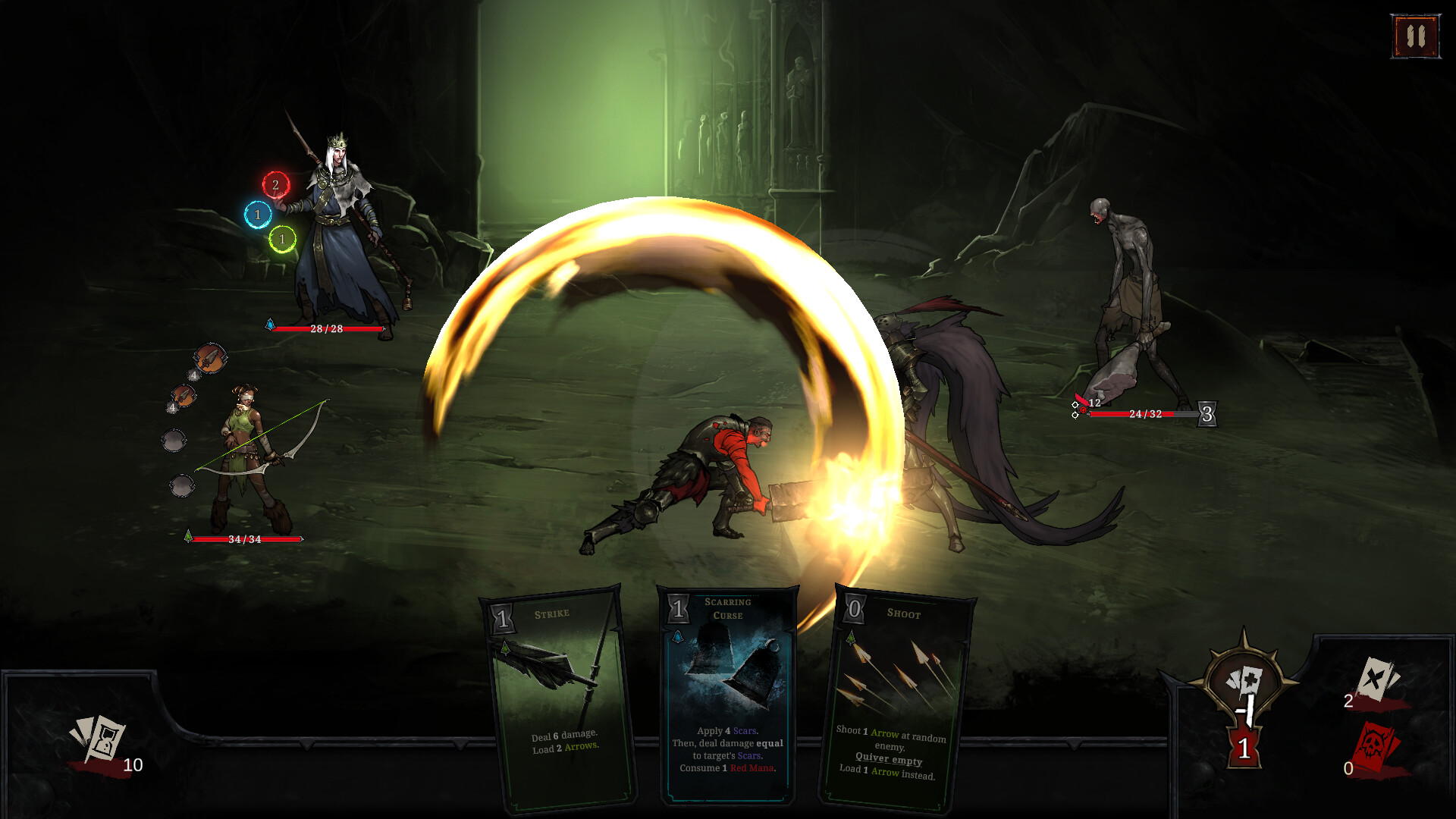Click the second arrowhead quiver slot showing 4
Screen dimensions: 1456x819
click(182, 397)
